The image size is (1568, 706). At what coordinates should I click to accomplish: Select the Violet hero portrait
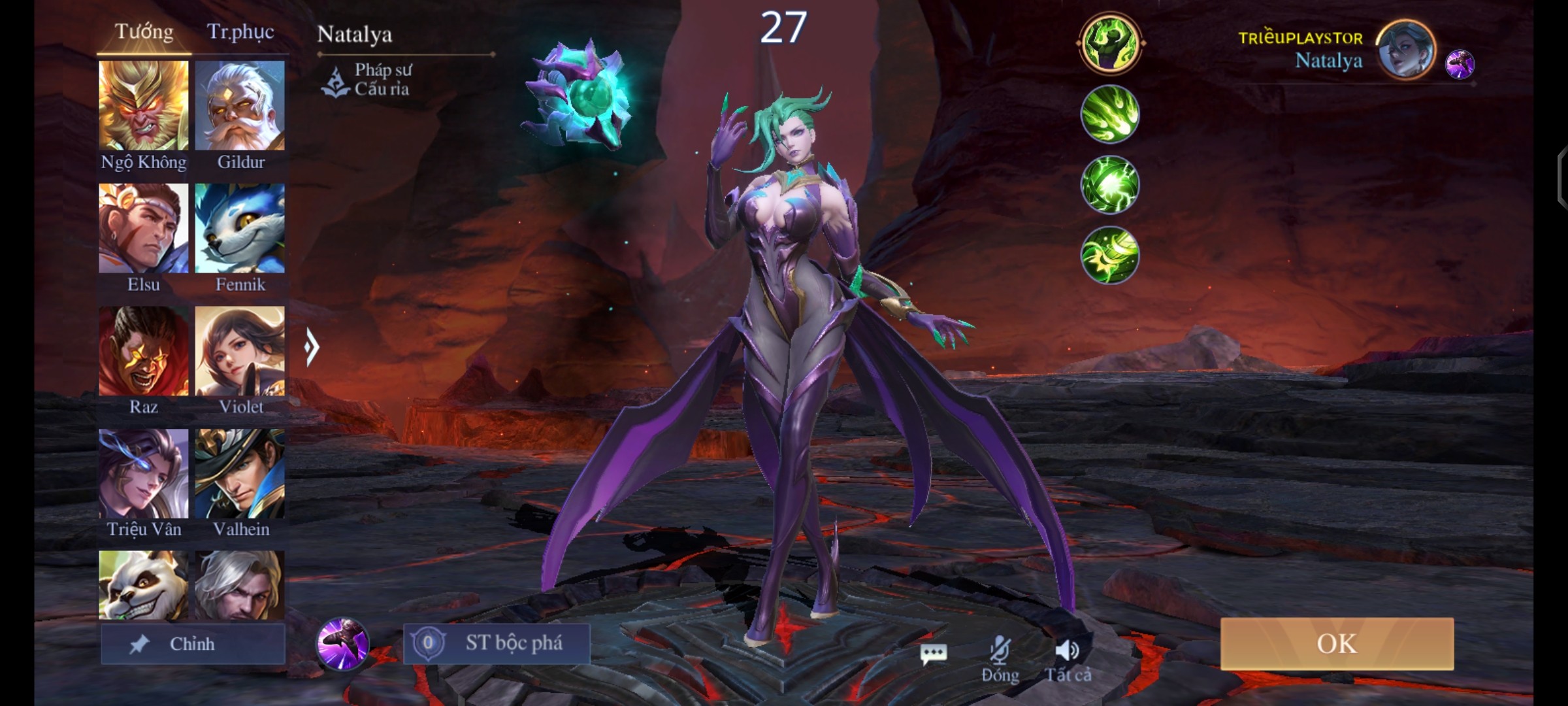point(240,351)
